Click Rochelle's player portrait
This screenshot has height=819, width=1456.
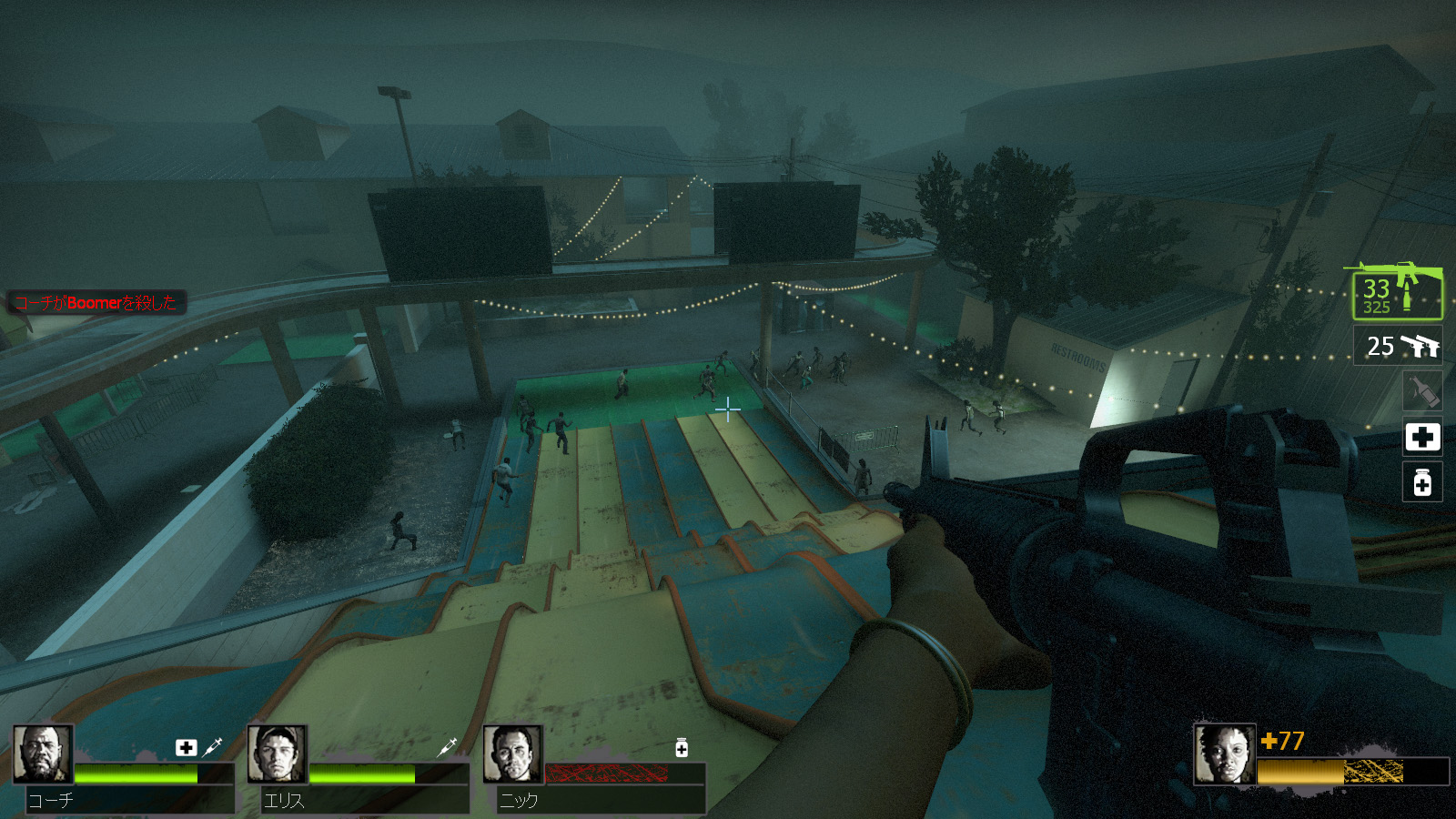point(1225,754)
